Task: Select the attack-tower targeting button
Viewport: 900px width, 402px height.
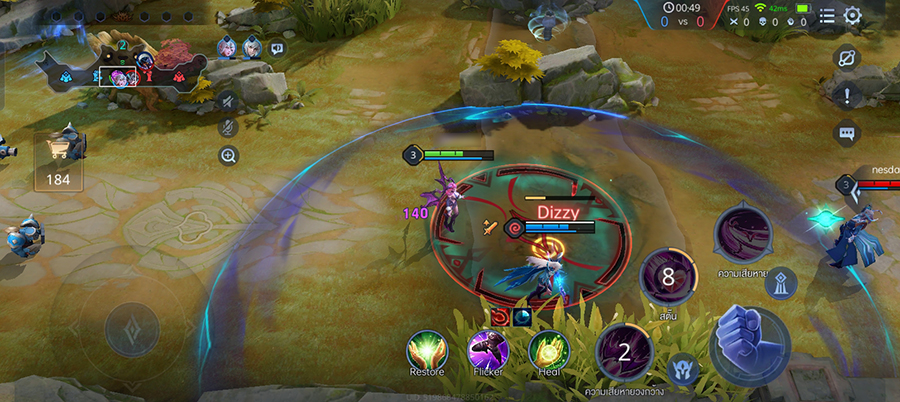Action: coord(781,284)
